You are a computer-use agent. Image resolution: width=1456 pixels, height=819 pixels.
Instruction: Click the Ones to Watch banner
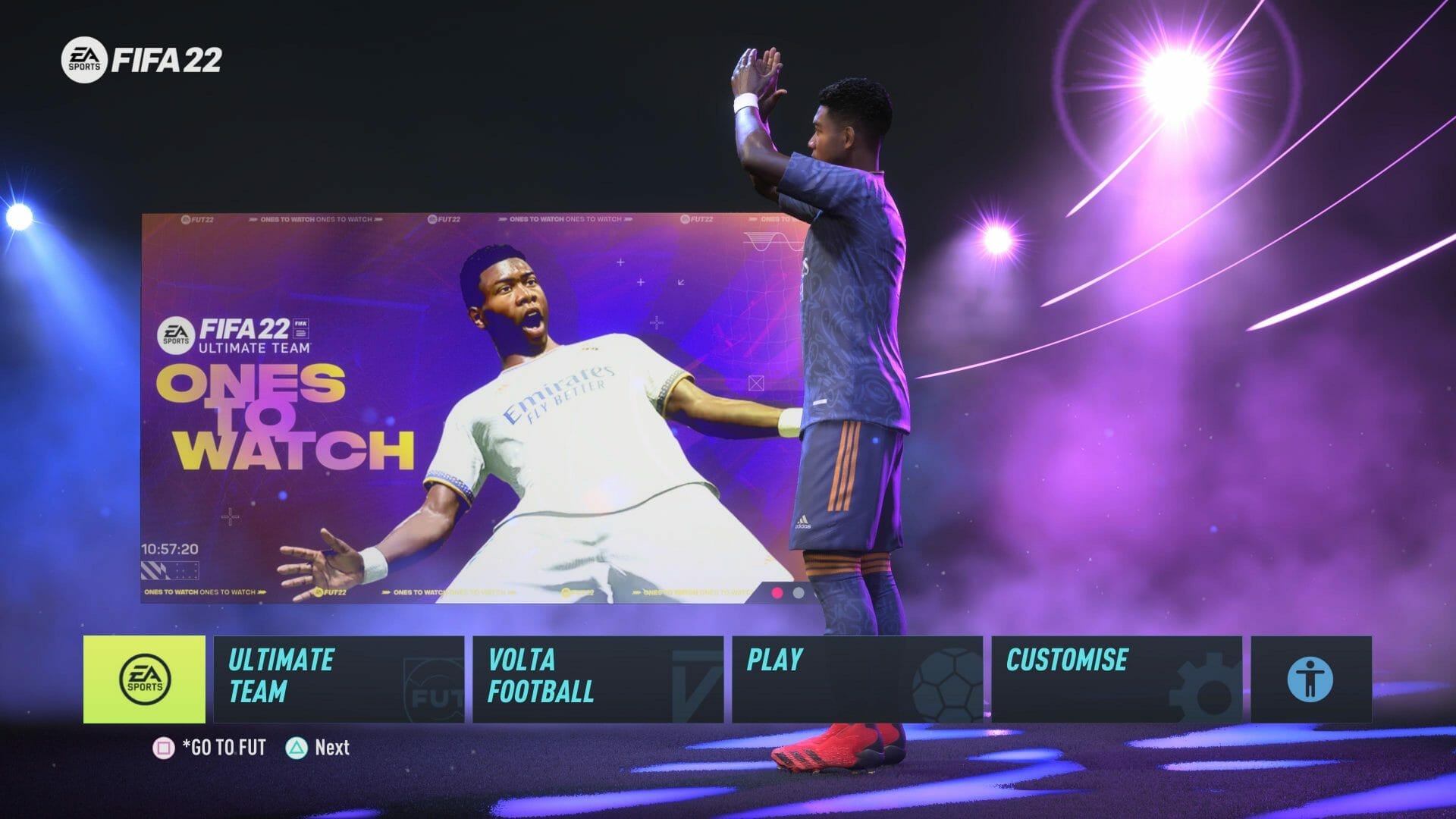click(455, 409)
